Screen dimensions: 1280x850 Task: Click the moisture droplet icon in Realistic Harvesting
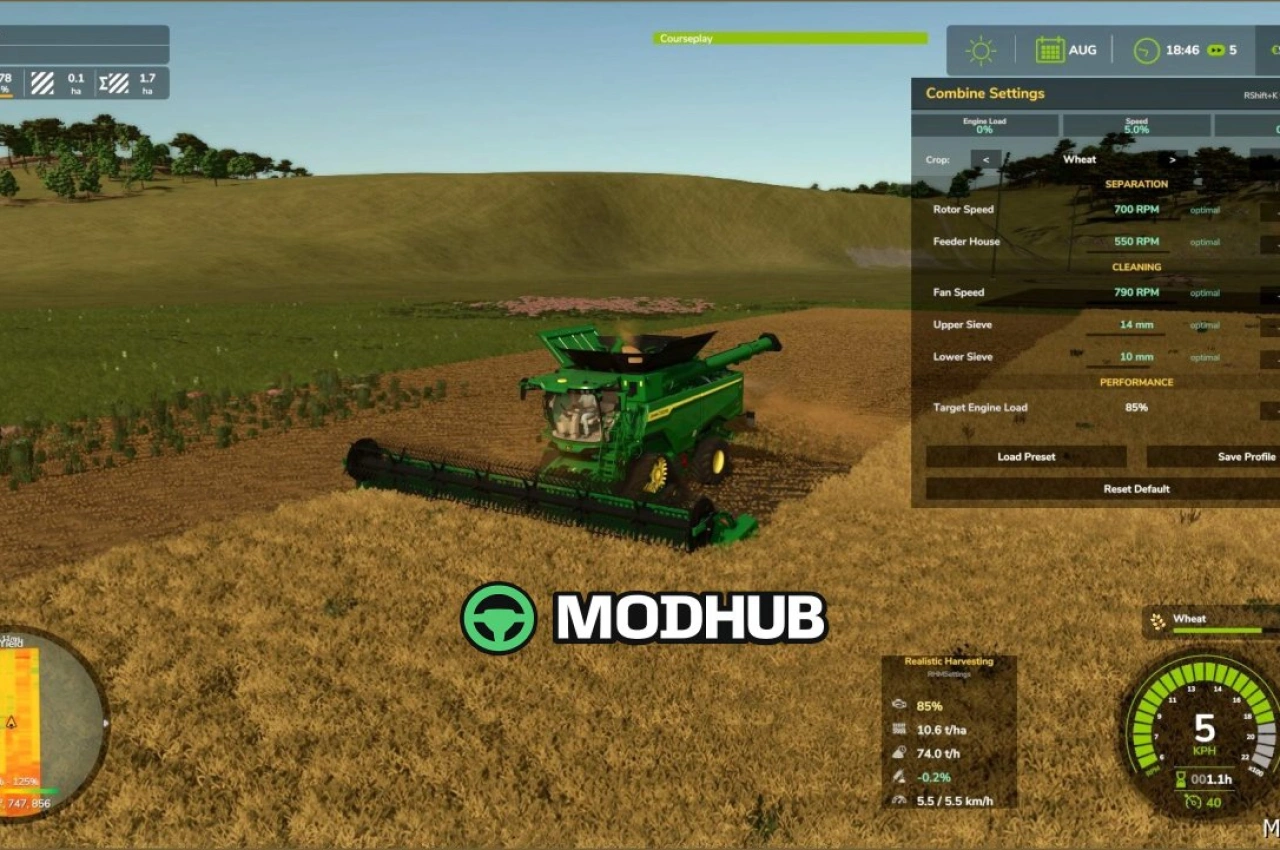901,753
